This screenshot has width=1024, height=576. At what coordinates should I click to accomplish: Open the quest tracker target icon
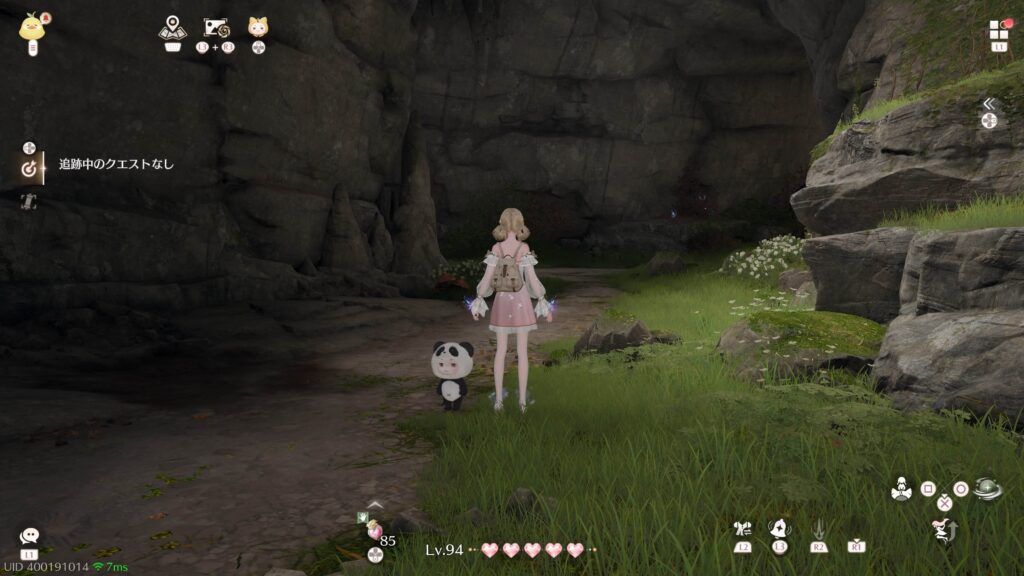tap(29, 169)
